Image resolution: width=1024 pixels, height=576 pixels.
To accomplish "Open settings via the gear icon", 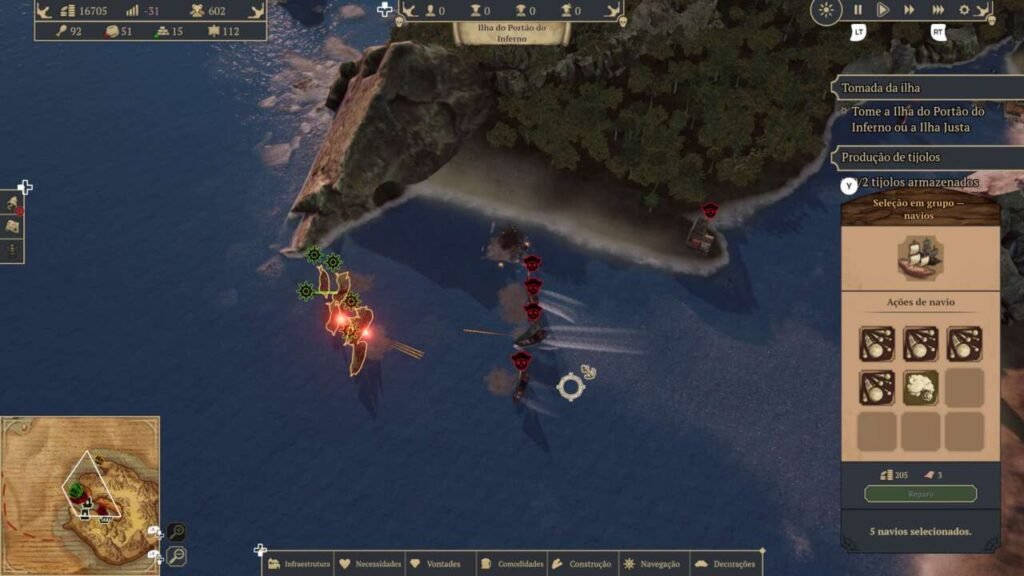I will pyautogui.click(x=965, y=10).
